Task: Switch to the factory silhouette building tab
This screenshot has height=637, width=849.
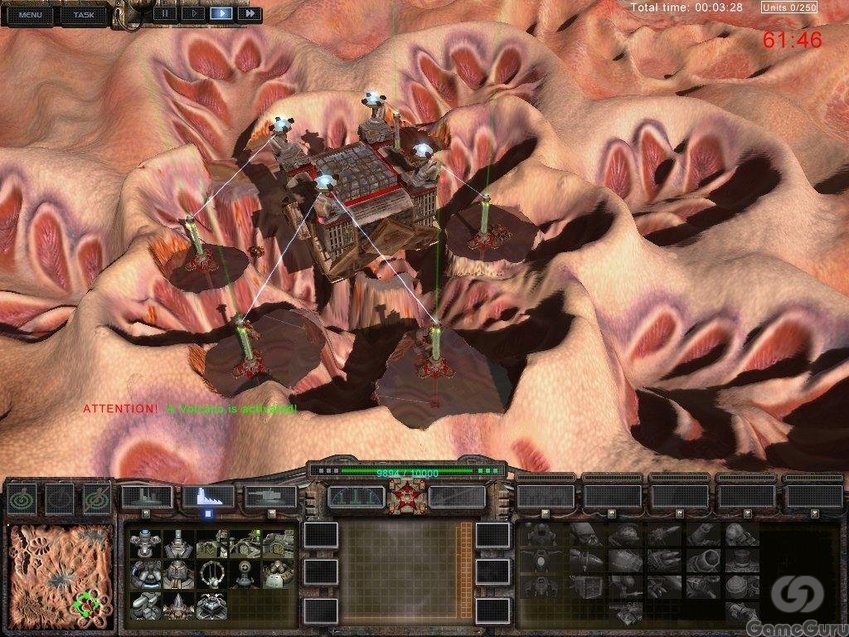Action: [146, 496]
